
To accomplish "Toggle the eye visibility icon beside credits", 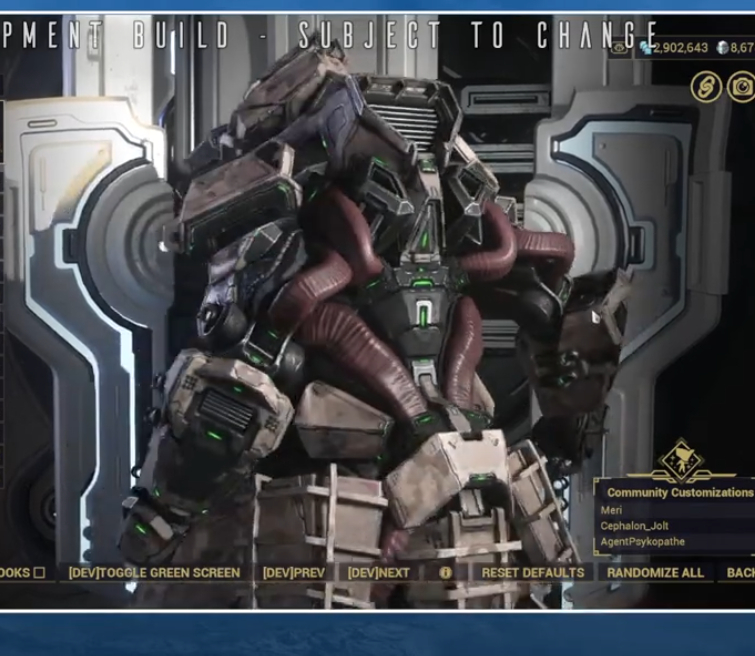I will [x=620, y=47].
